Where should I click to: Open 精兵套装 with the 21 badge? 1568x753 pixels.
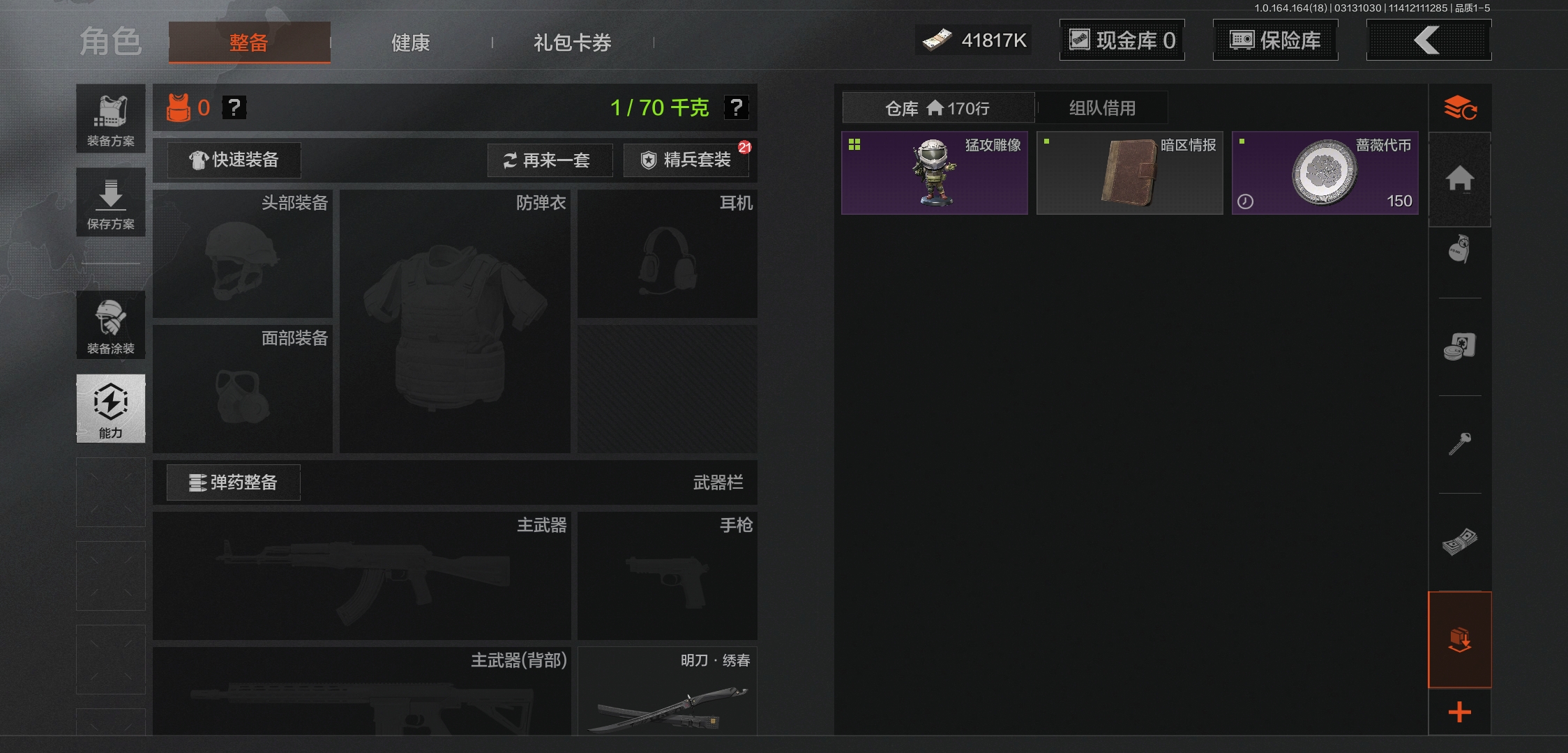[x=686, y=160]
